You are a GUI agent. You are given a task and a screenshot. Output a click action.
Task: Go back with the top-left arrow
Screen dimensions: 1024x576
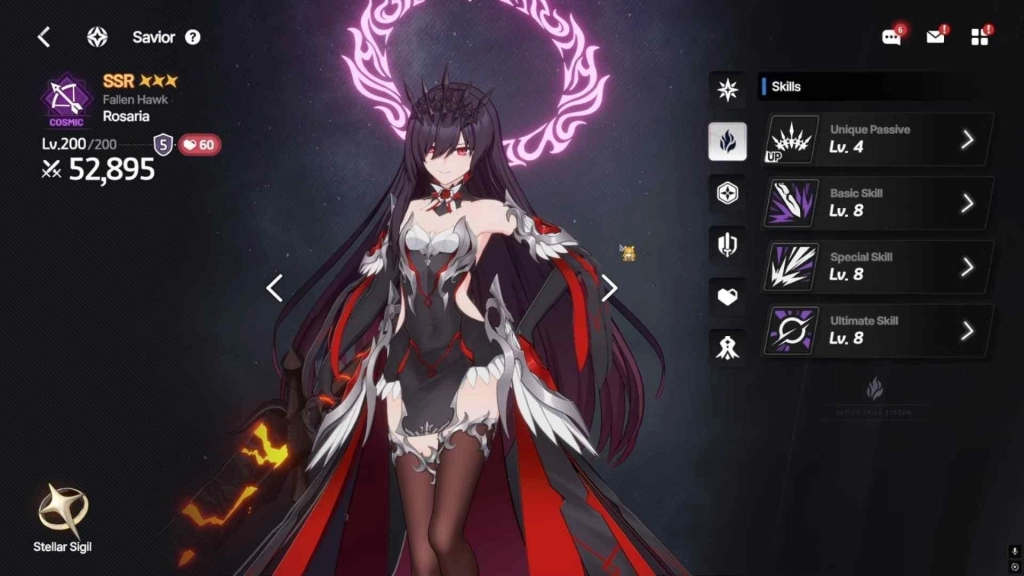click(44, 37)
